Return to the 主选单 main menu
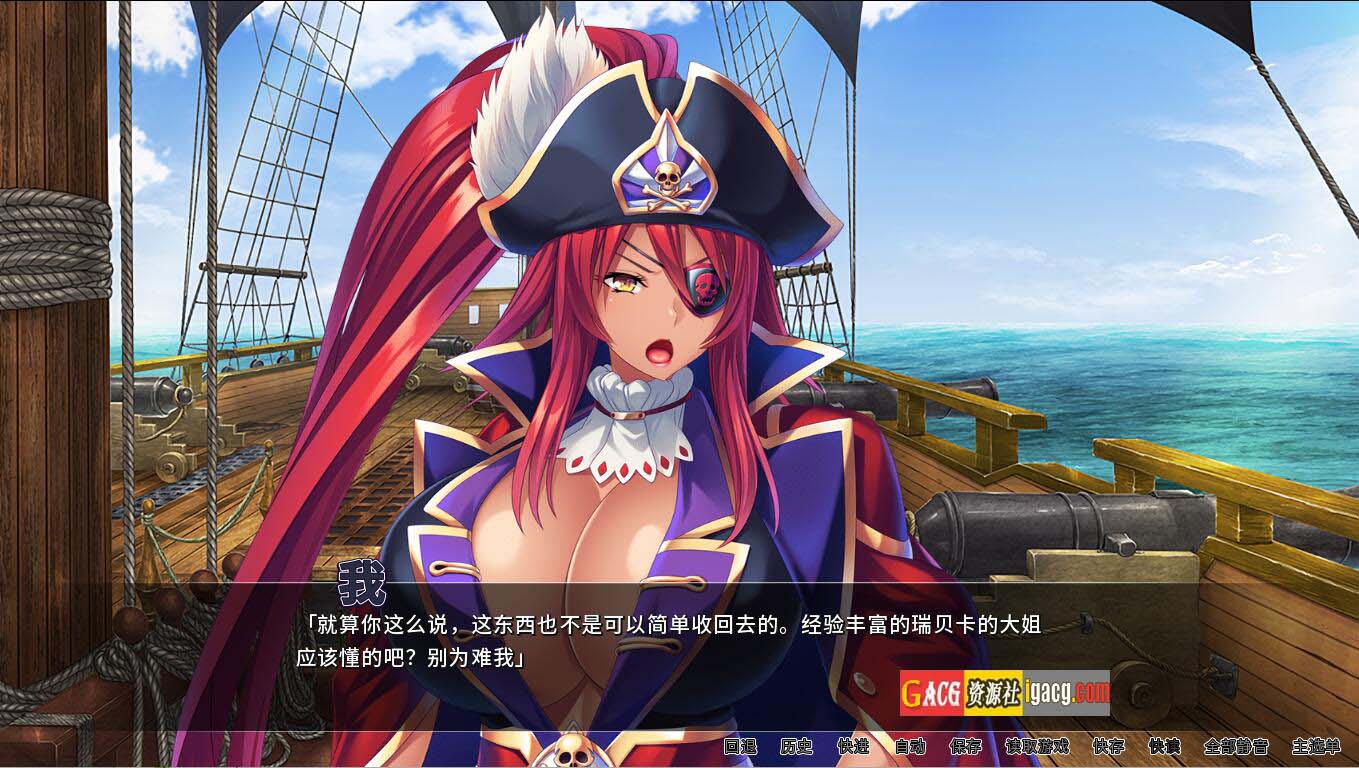 (1316, 746)
